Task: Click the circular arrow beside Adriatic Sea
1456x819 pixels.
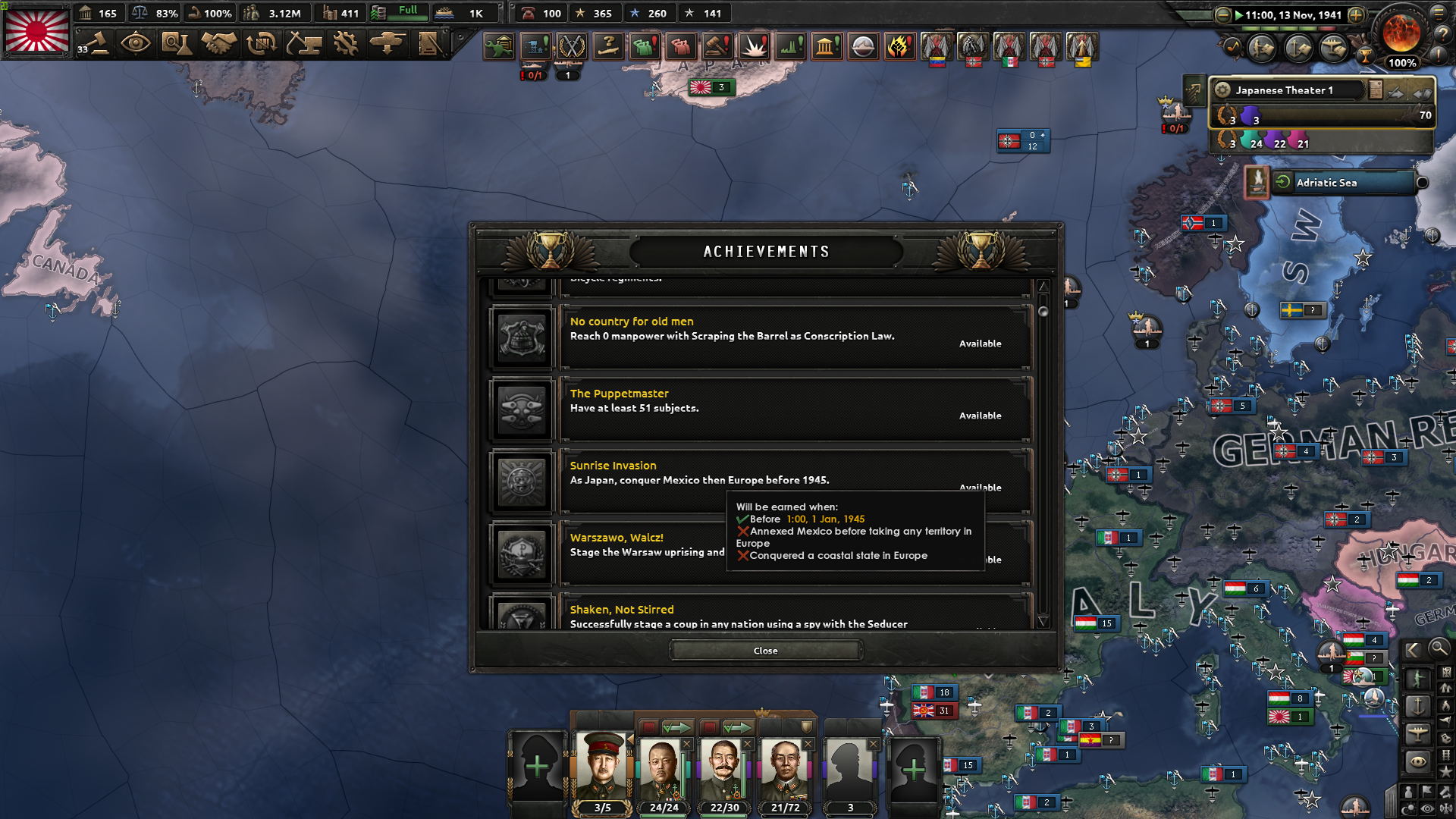Action: pos(1282,181)
